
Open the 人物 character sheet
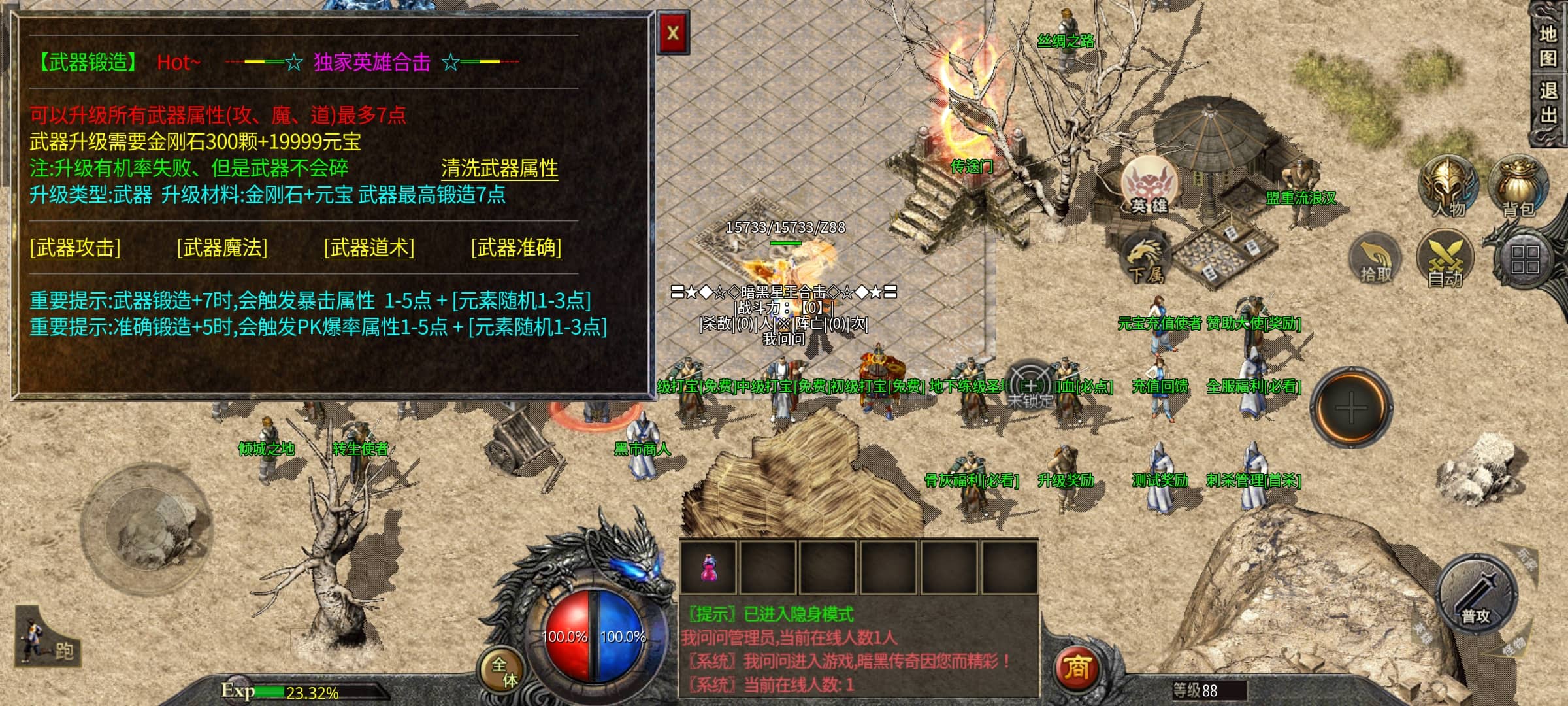click(1448, 187)
